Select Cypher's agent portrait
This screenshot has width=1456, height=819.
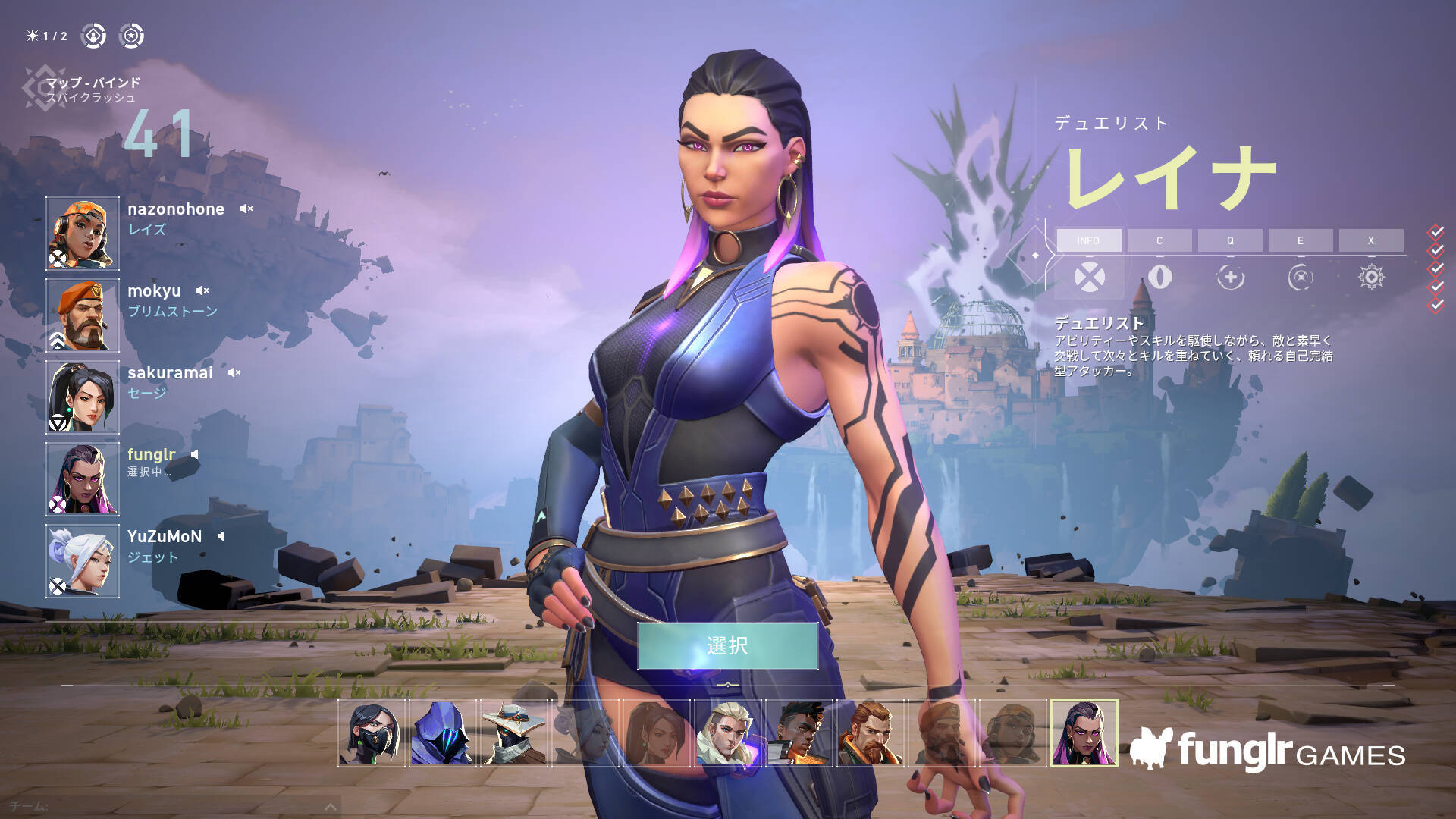click(x=514, y=733)
